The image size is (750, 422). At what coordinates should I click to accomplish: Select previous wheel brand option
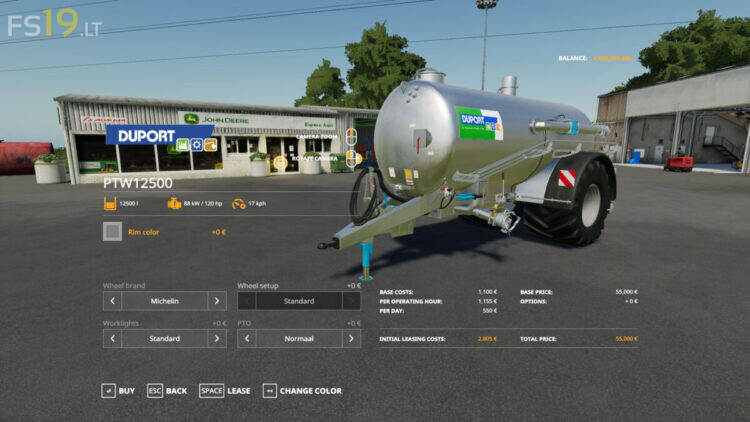pos(112,300)
